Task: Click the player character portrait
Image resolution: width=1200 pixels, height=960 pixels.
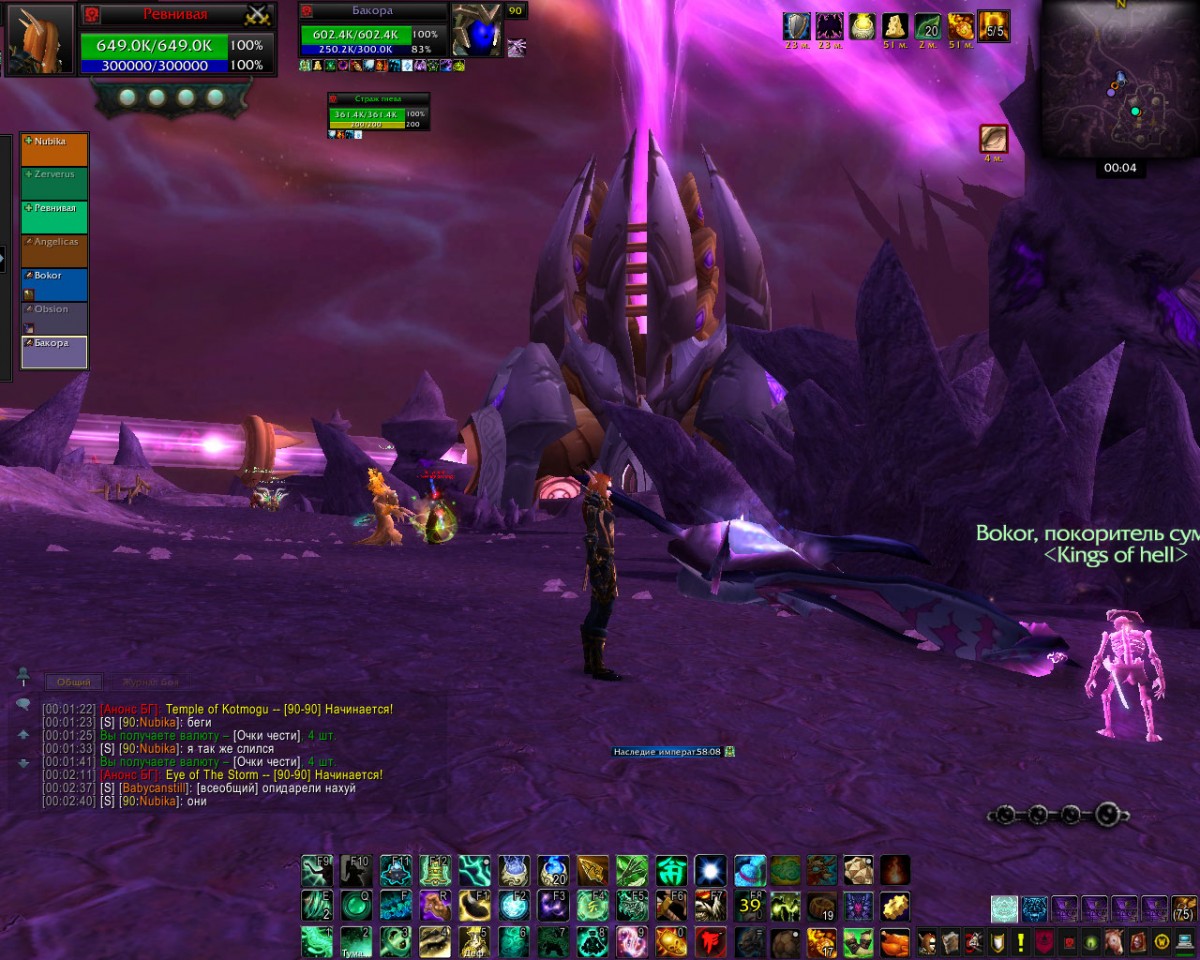Action: coord(39,39)
